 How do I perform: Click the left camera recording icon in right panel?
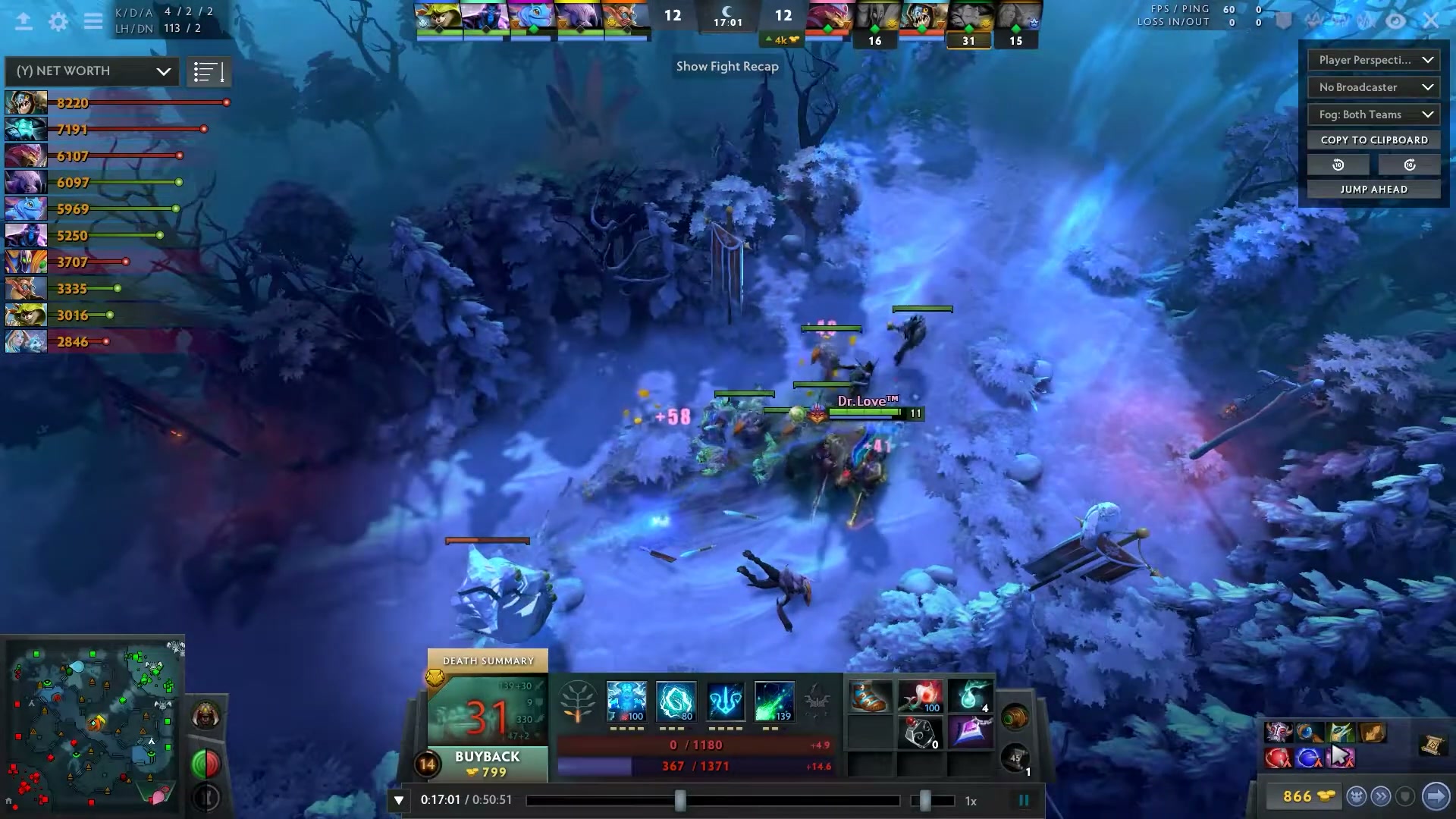click(1338, 164)
